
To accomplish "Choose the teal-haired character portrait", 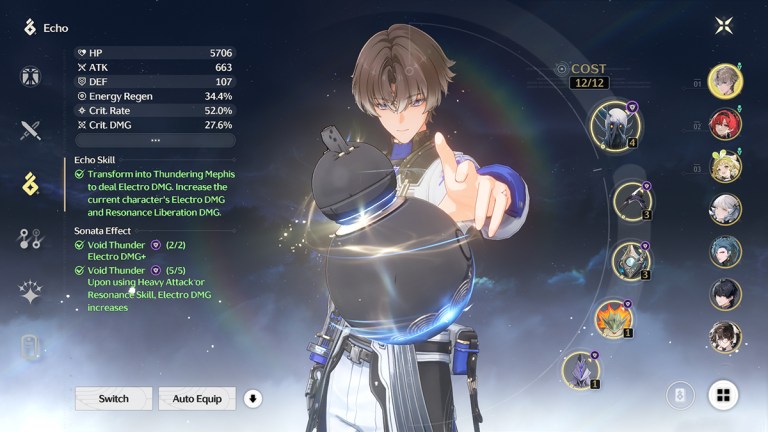I will [x=725, y=251].
